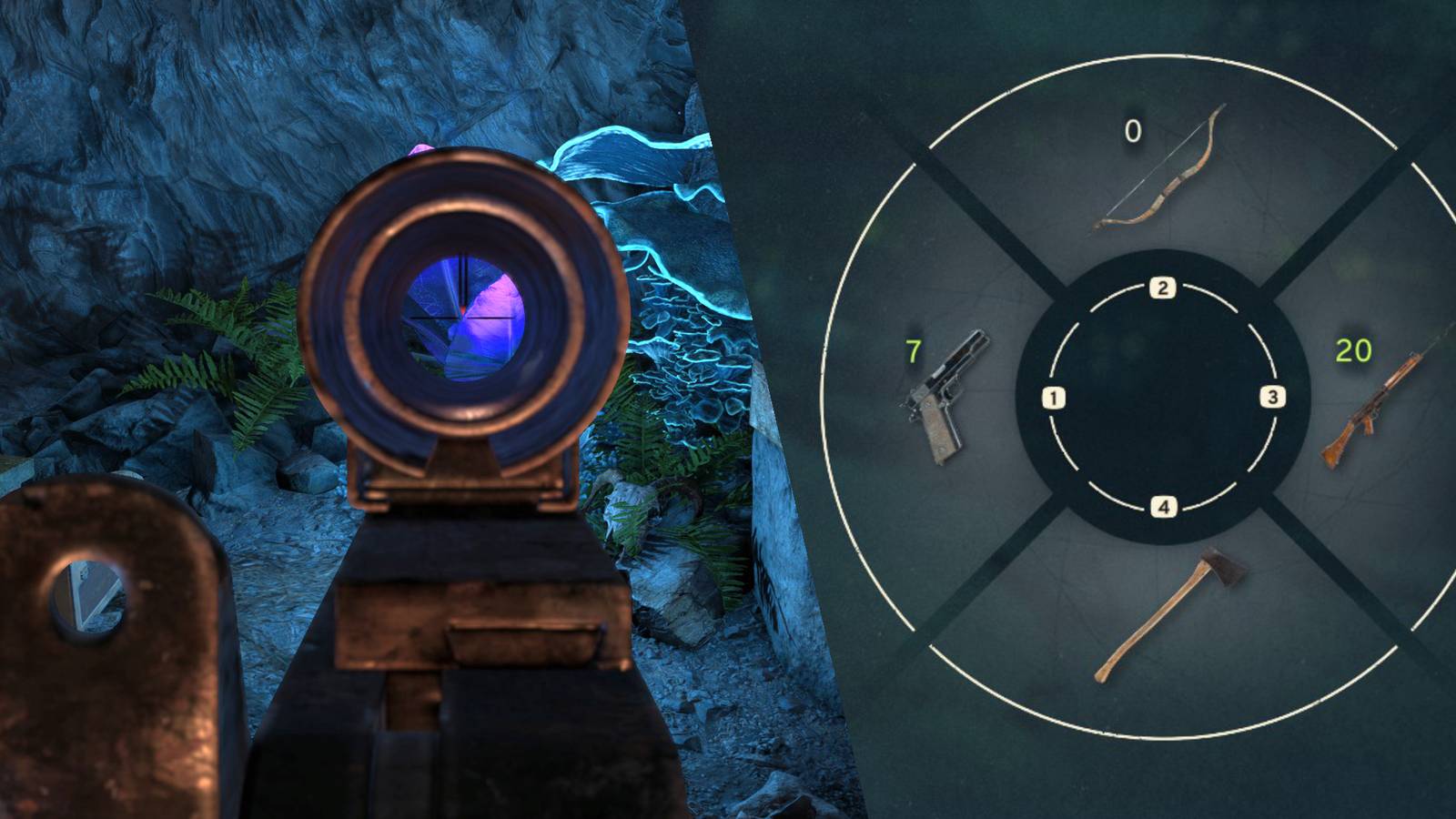Select weapon slot 1 on the wheel
The image size is (1456, 819).
tap(1054, 395)
